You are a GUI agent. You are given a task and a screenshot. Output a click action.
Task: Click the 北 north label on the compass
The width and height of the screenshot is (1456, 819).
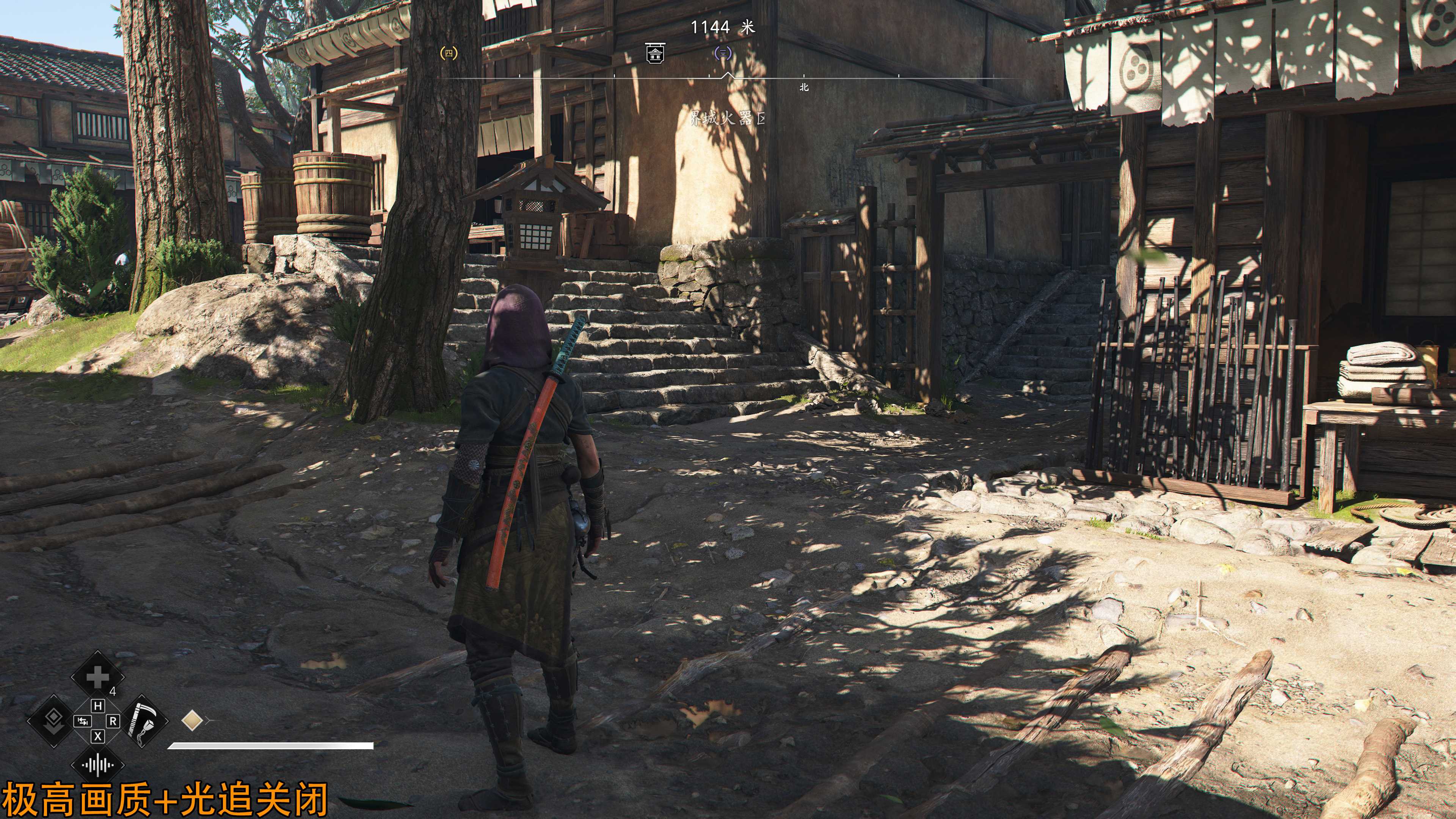(x=804, y=87)
